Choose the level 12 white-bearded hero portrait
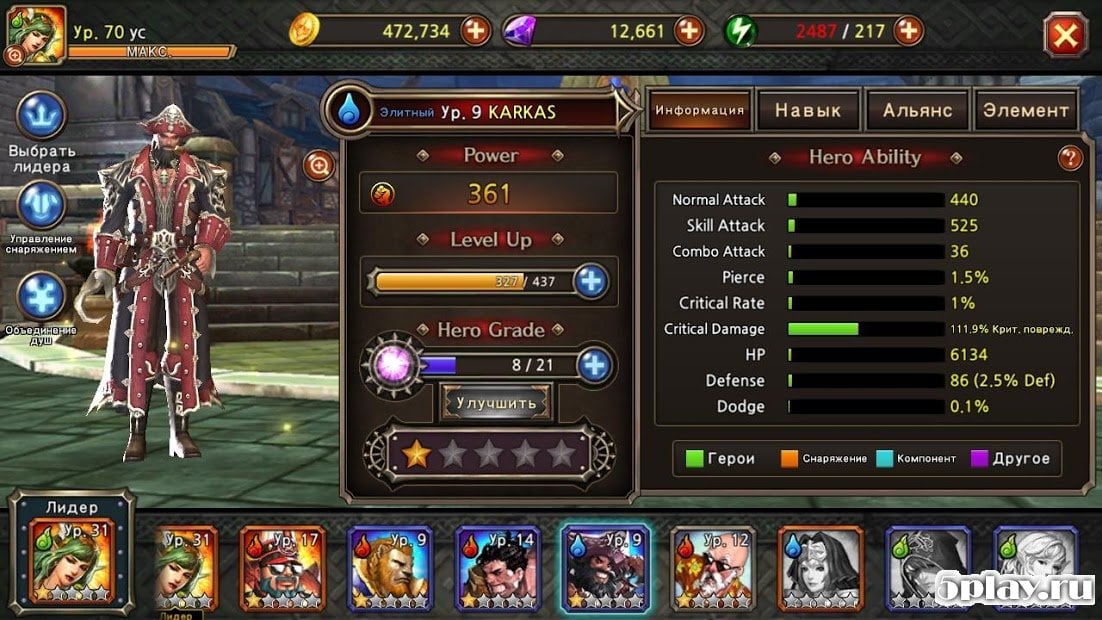Screen dimensions: 1102x620 [x=713, y=567]
